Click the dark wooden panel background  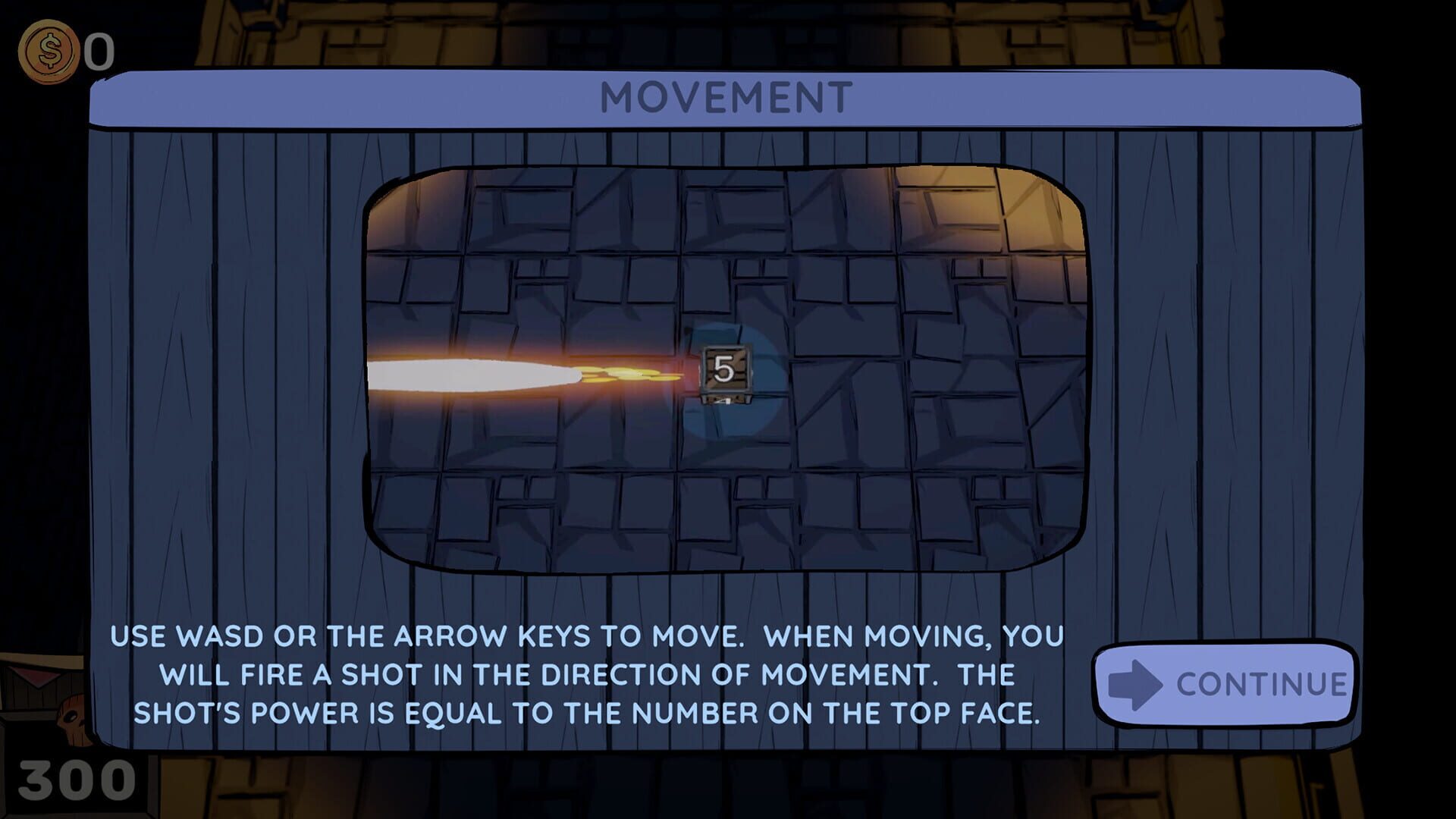[227, 341]
